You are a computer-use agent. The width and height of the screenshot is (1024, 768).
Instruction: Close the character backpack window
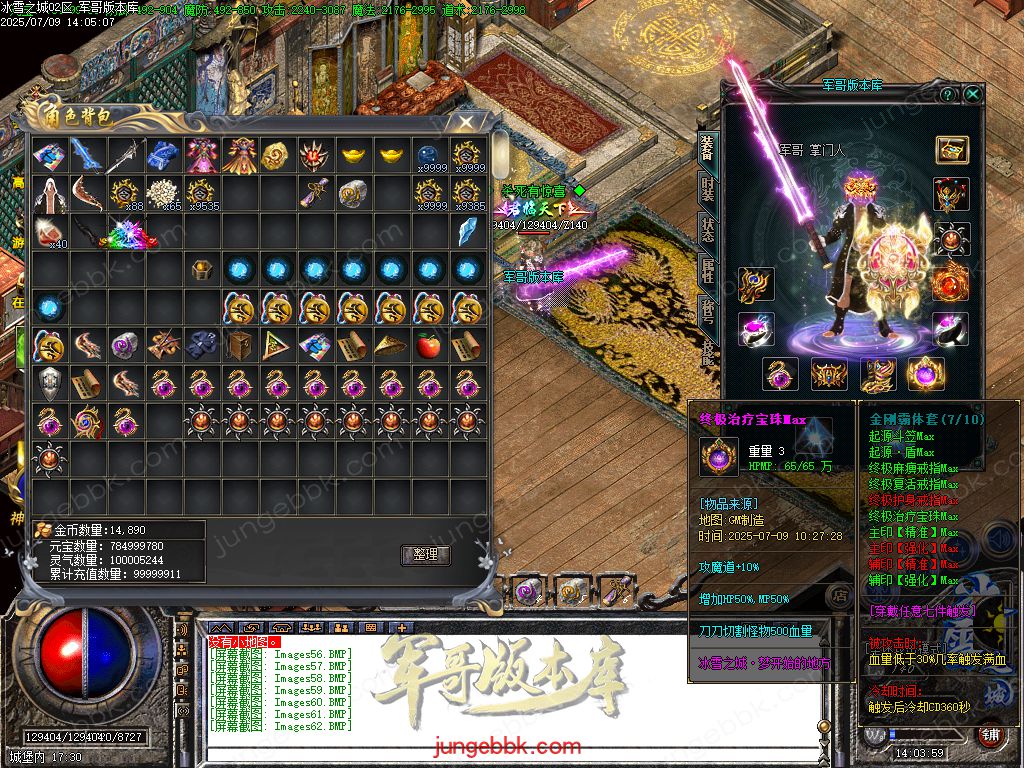click(465, 122)
